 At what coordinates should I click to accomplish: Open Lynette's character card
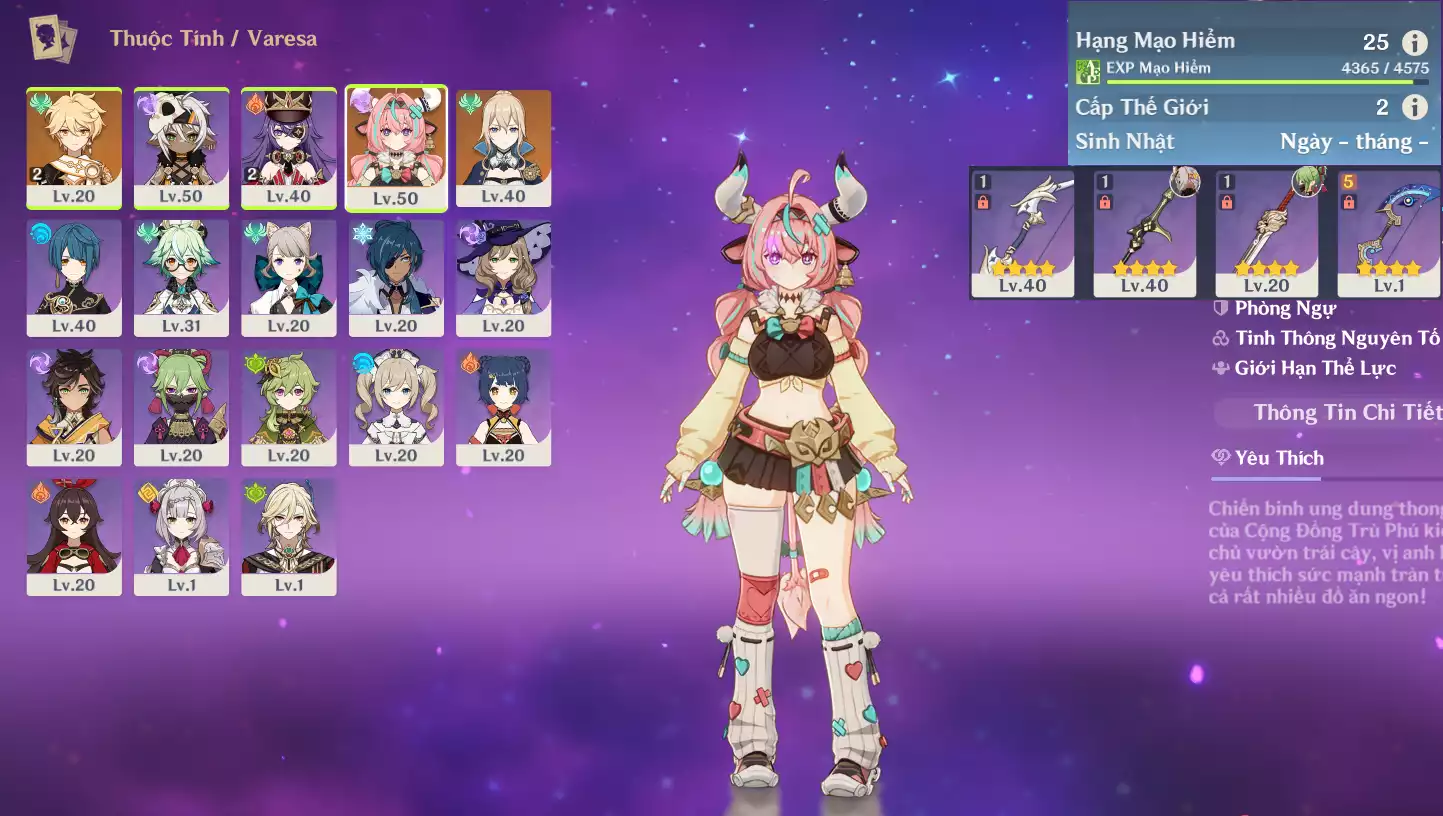(x=289, y=277)
